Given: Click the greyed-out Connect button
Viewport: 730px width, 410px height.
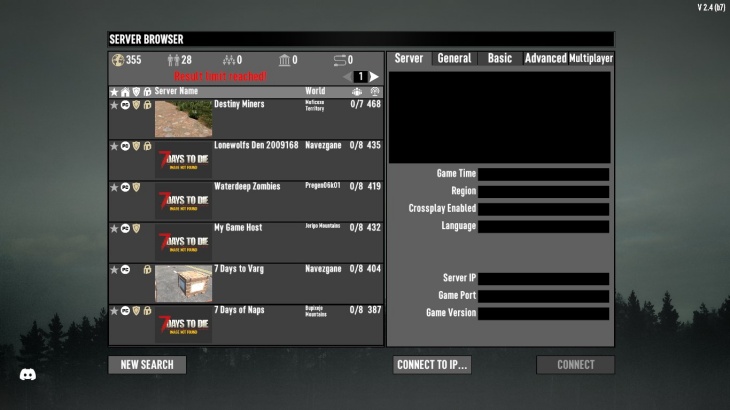Looking at the screenshot, I should (575, 365).
